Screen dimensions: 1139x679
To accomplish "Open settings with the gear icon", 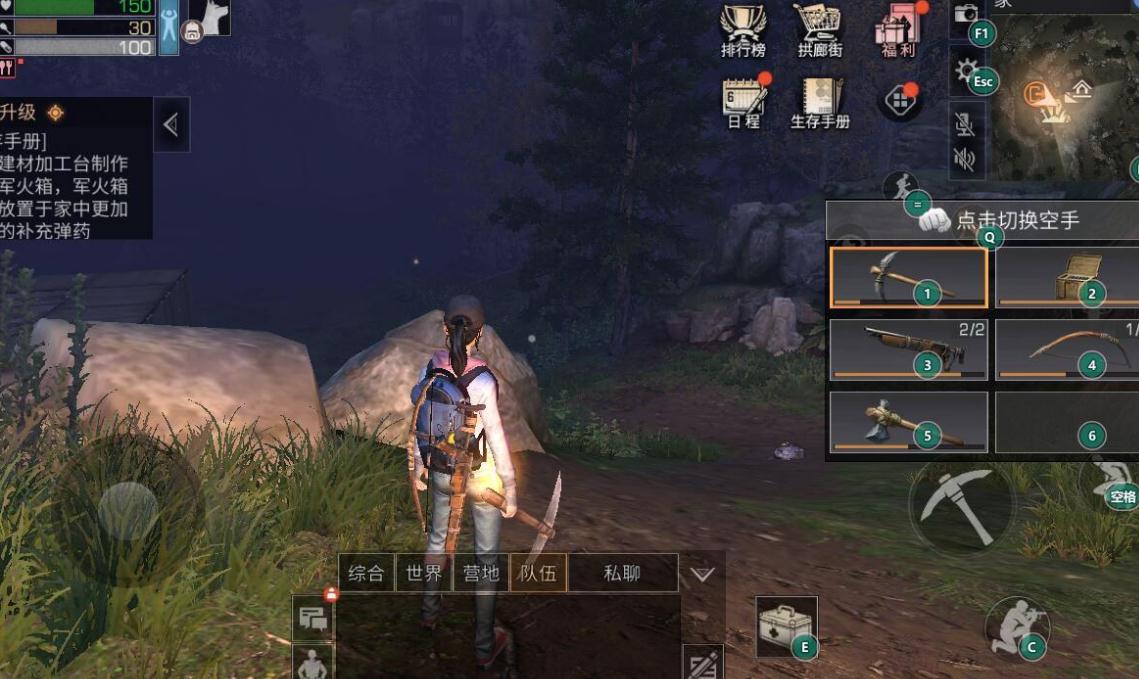I will (966, 72).
